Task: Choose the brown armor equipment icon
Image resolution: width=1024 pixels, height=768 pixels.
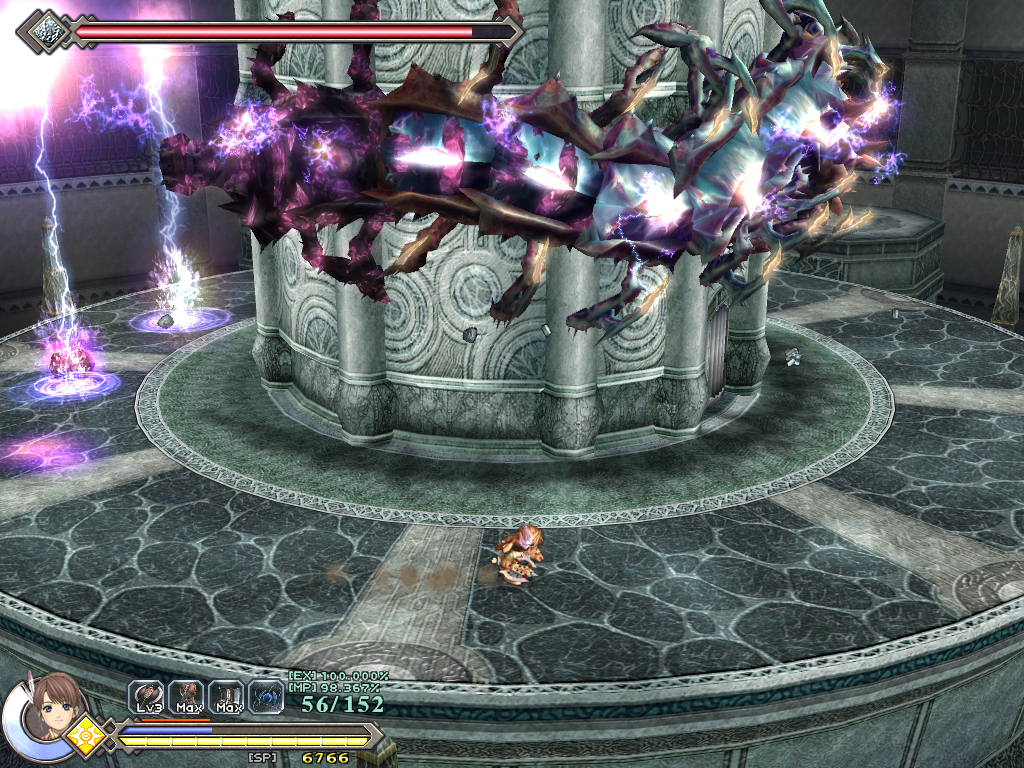Action: (186, 695)
